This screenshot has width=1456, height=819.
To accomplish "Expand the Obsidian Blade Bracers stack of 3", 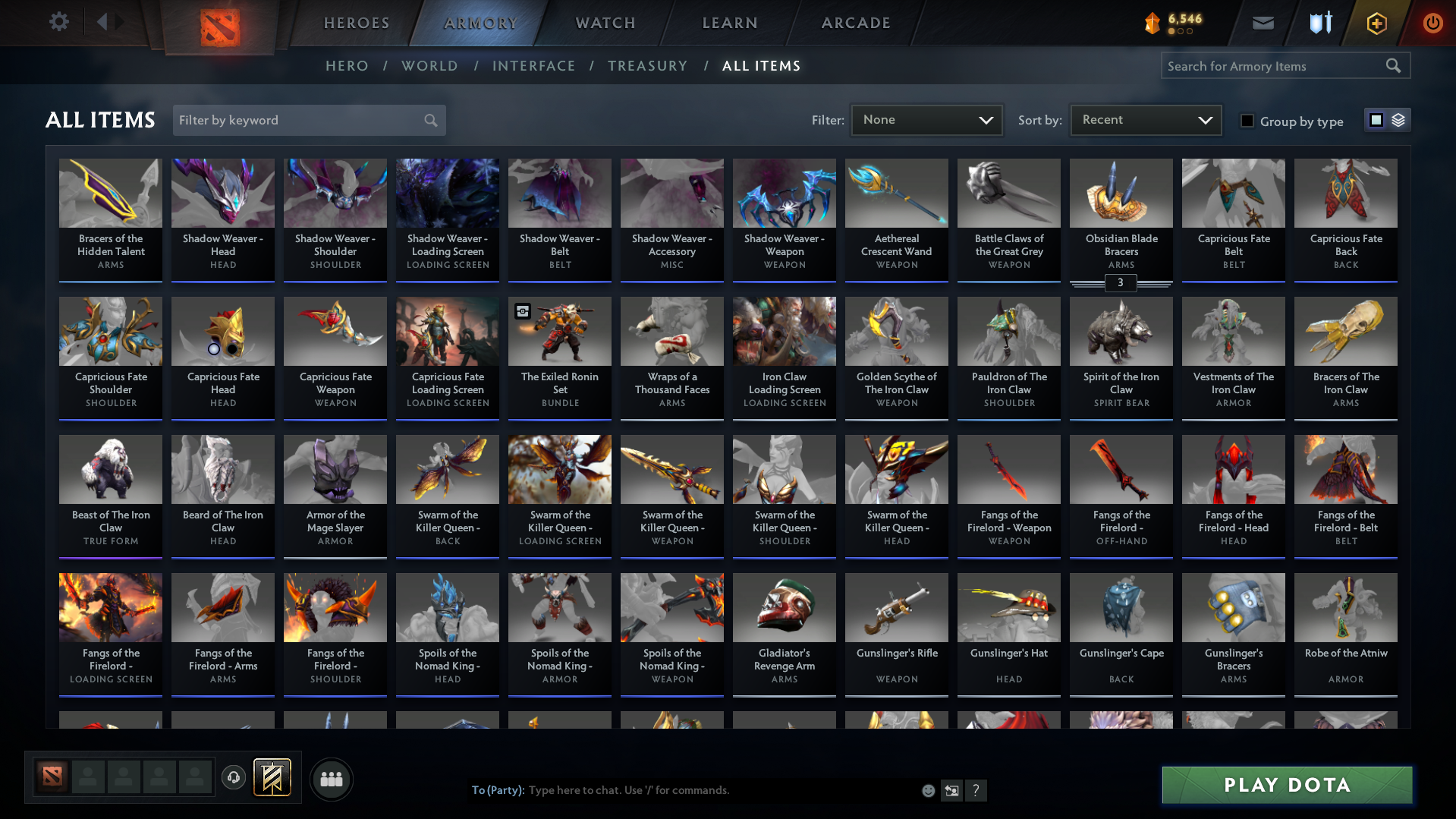I will pos(1121,283).
